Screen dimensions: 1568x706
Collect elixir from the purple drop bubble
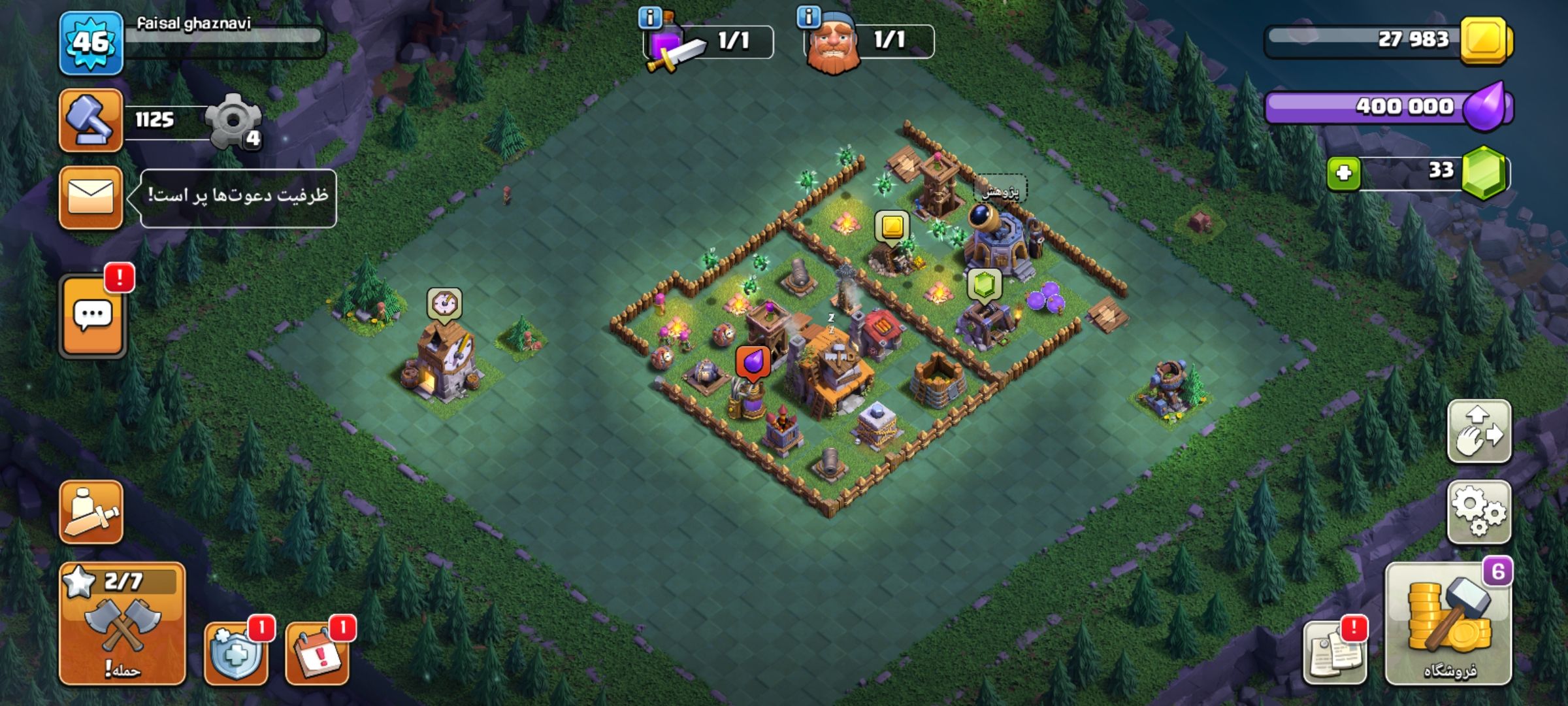[753, 361]
